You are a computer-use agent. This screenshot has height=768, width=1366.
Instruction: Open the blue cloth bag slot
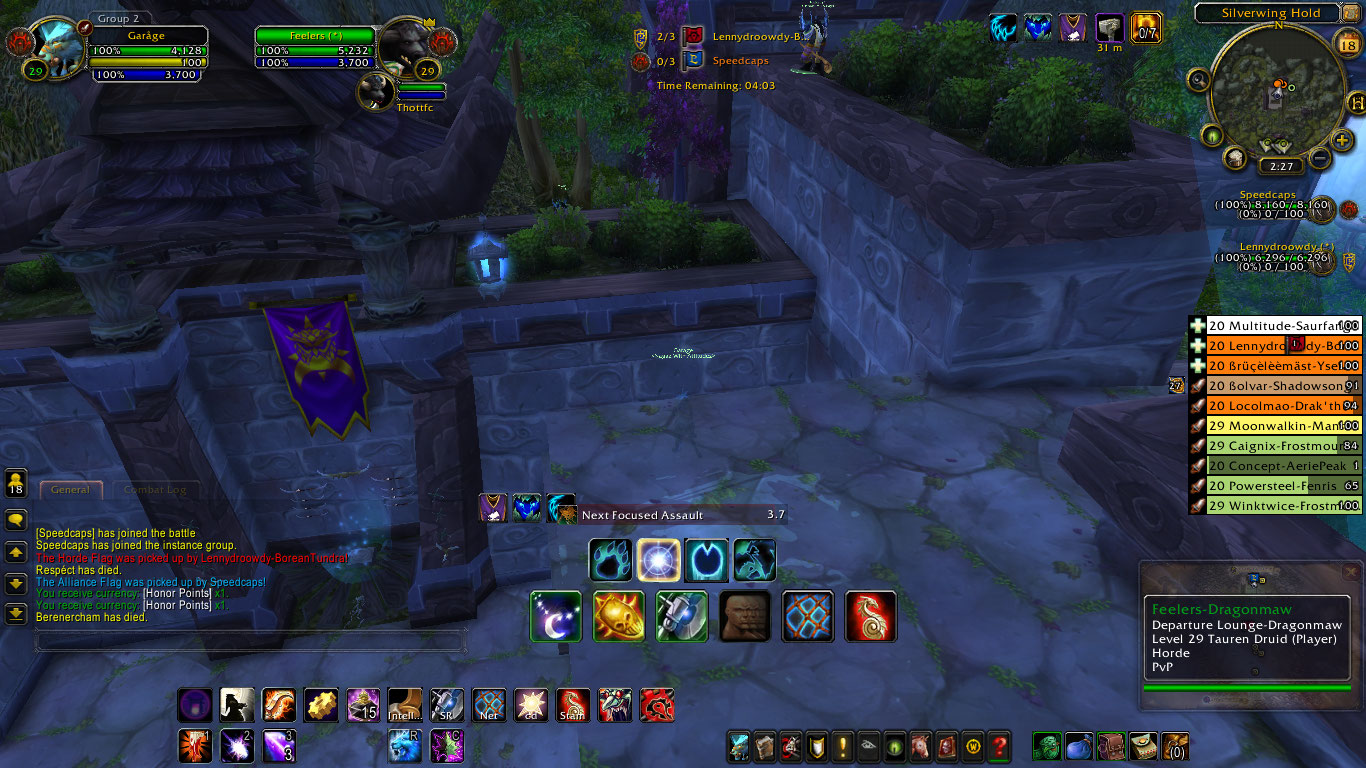pos(1081,746)
